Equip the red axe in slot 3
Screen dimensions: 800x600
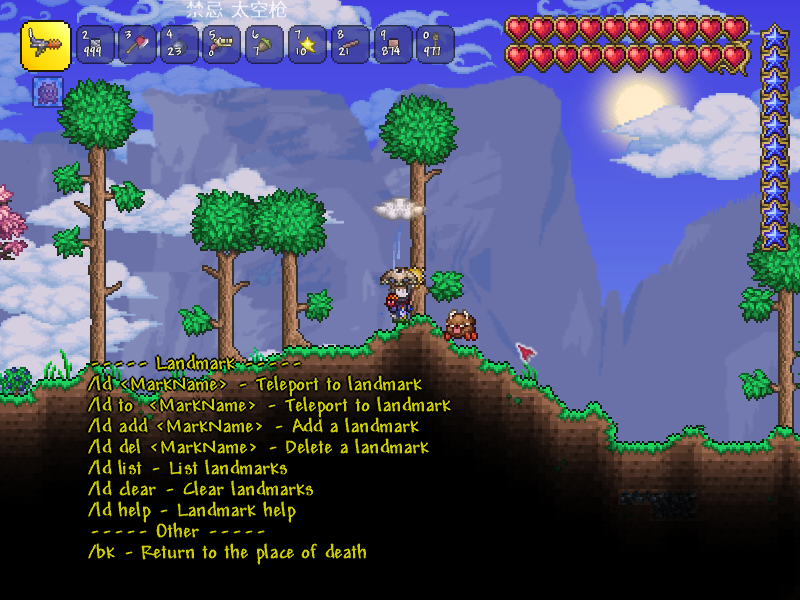pos(138,45)
